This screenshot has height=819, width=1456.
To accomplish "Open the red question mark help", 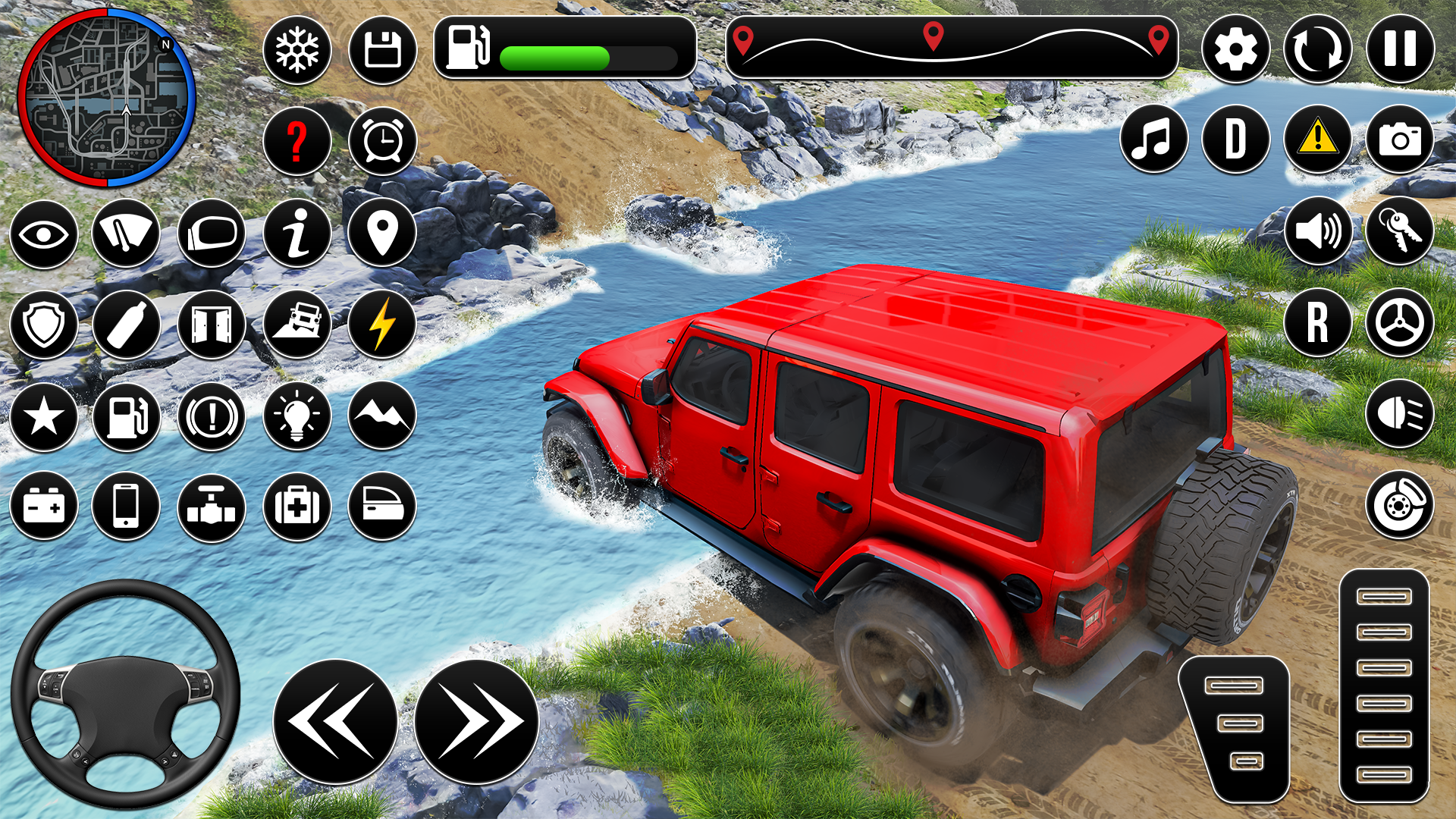I will tap(297, 141).
